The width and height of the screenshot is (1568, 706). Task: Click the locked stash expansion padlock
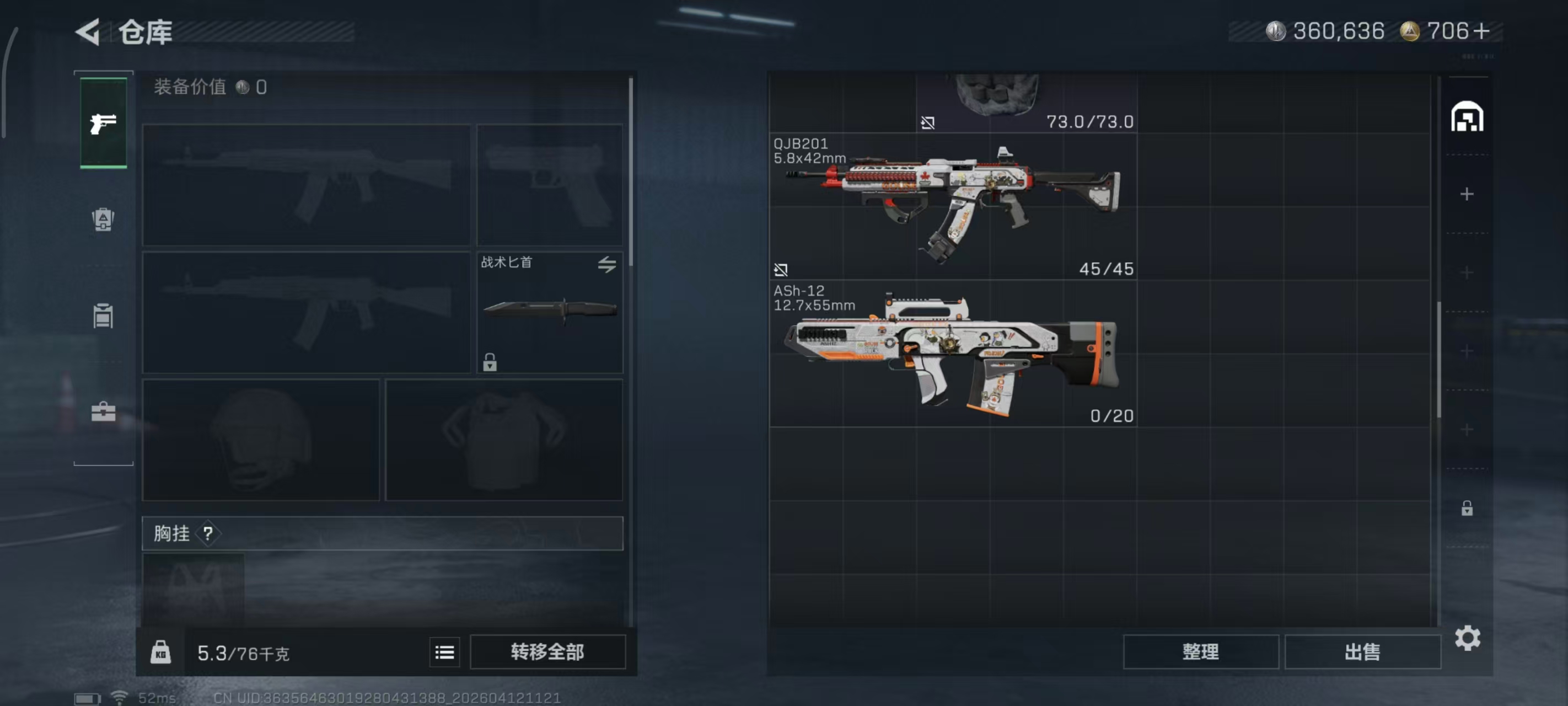(1467, 508)
